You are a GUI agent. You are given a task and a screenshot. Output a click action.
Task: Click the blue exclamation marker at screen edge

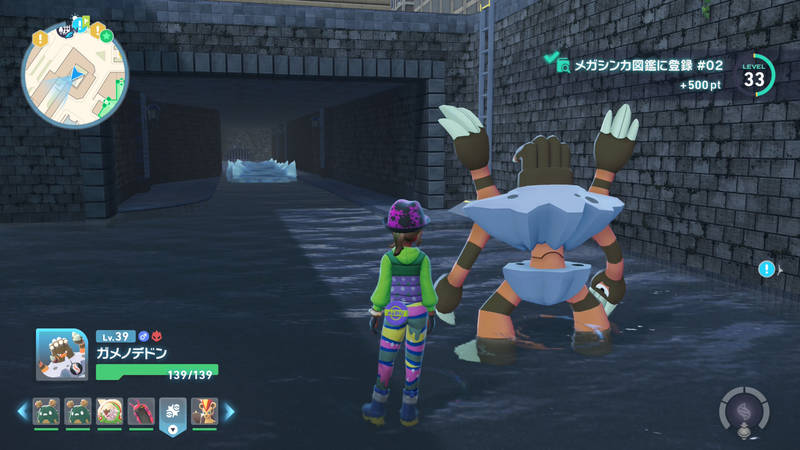coord(766,269)
